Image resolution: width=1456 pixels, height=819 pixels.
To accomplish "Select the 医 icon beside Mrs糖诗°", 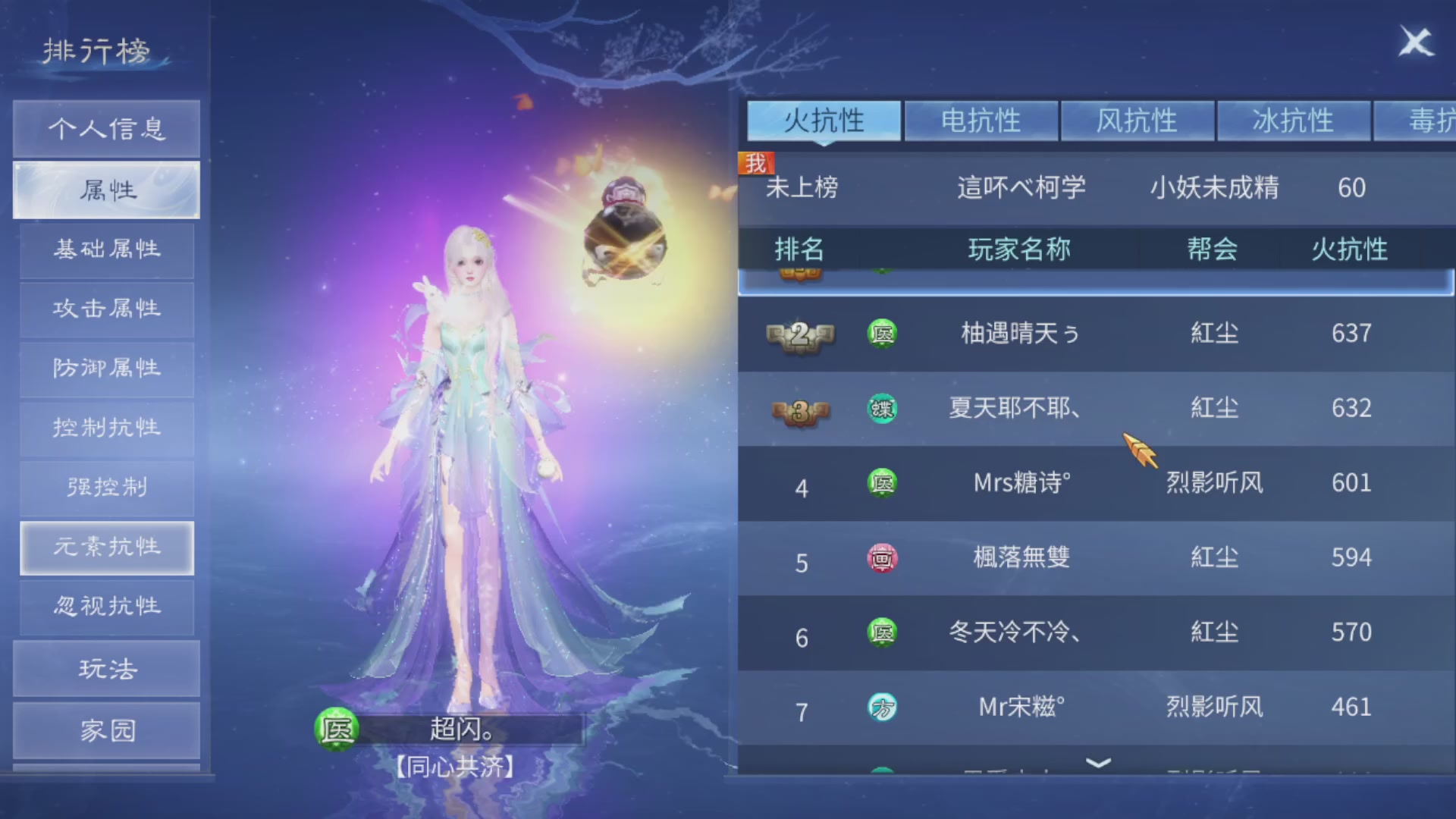I will tap(882, 483).
